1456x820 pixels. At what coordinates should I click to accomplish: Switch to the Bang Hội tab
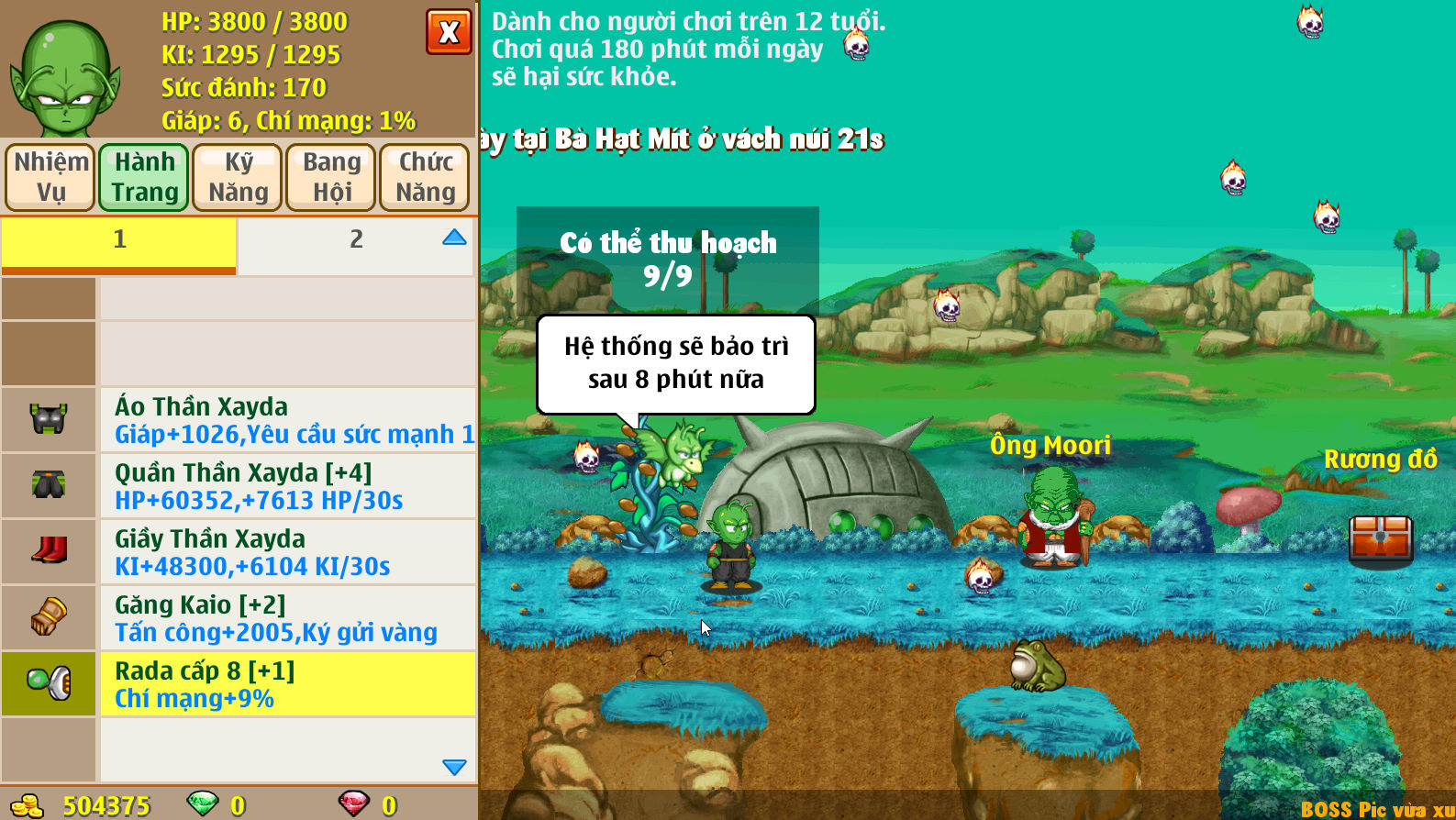click(330, 176)
